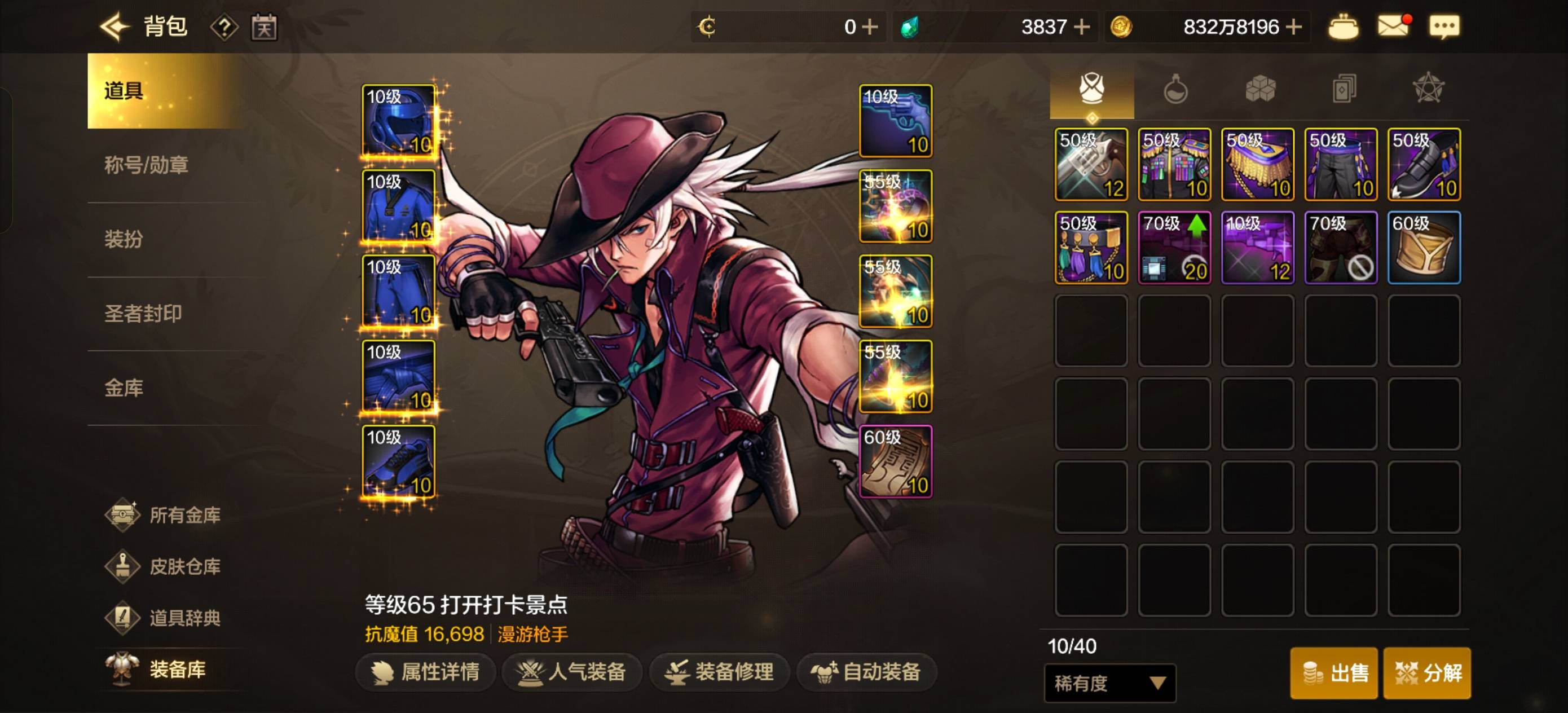Open the 圣者封印 section

(143, 314)
